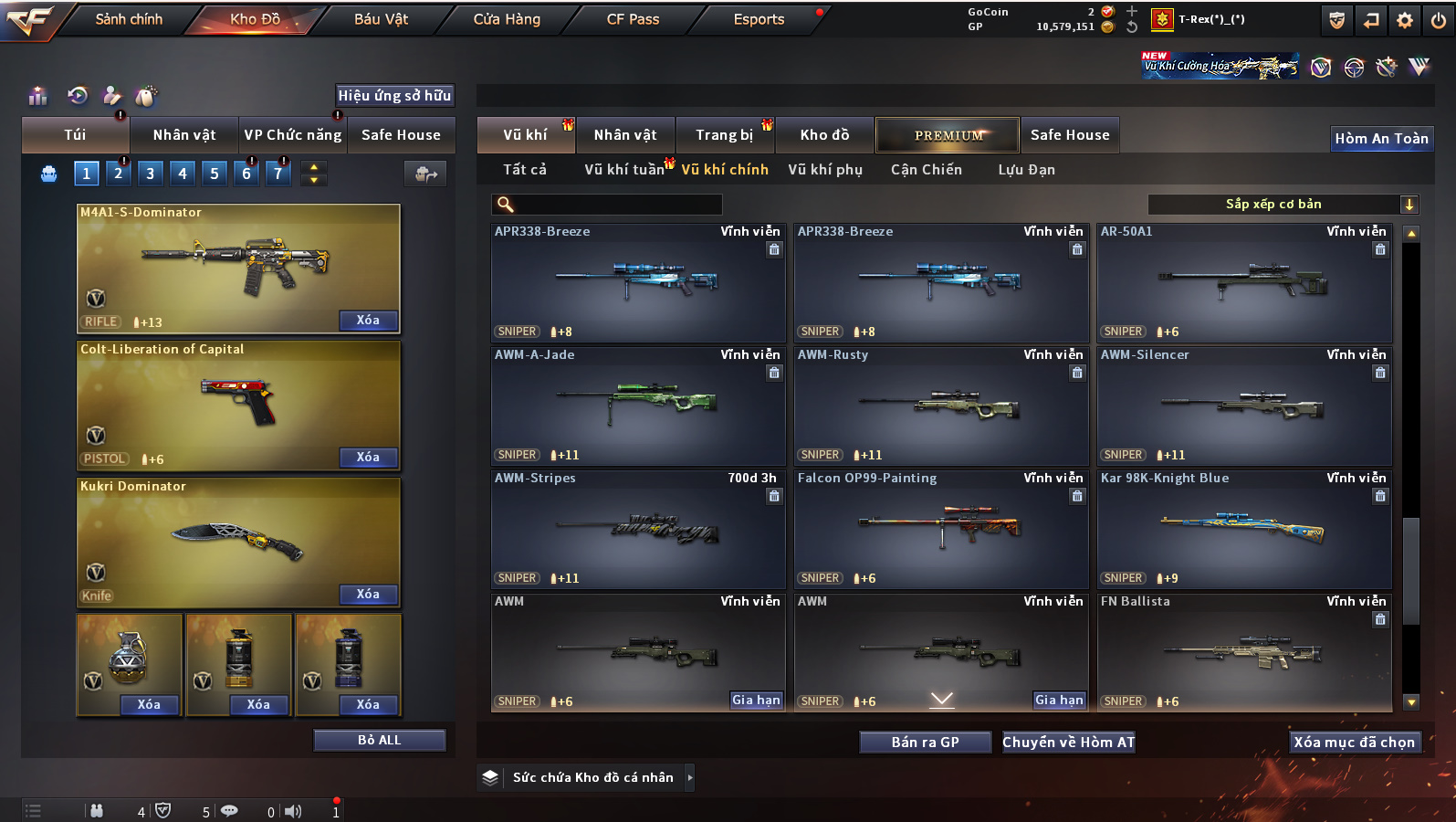Click Xóa mục đã chọn button
Screen dimensions: 1456x822
pyautogui.click(x=1354, y=743)
